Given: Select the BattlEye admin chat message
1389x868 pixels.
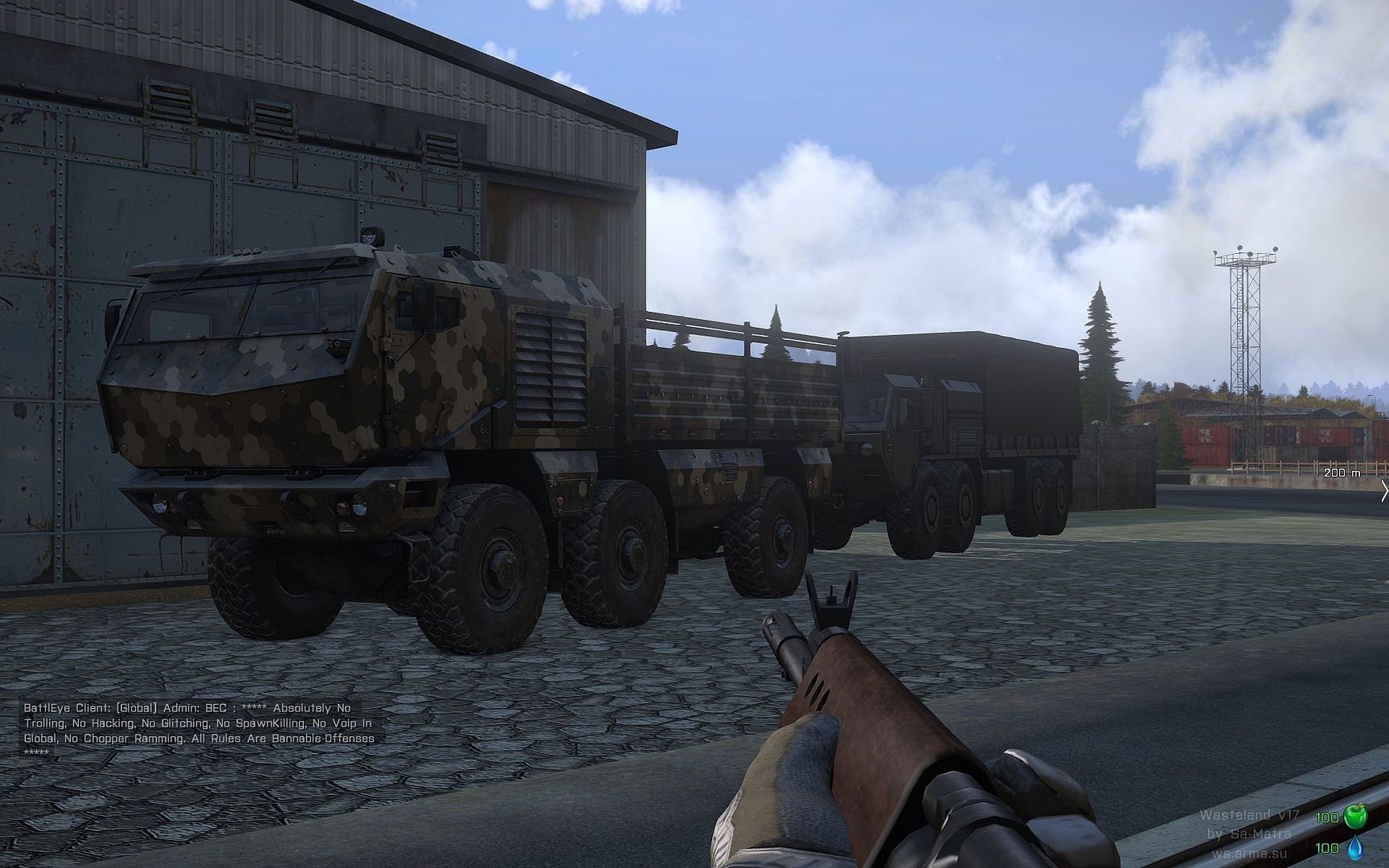Looking at the screenshot, I should tap(199, 731).
